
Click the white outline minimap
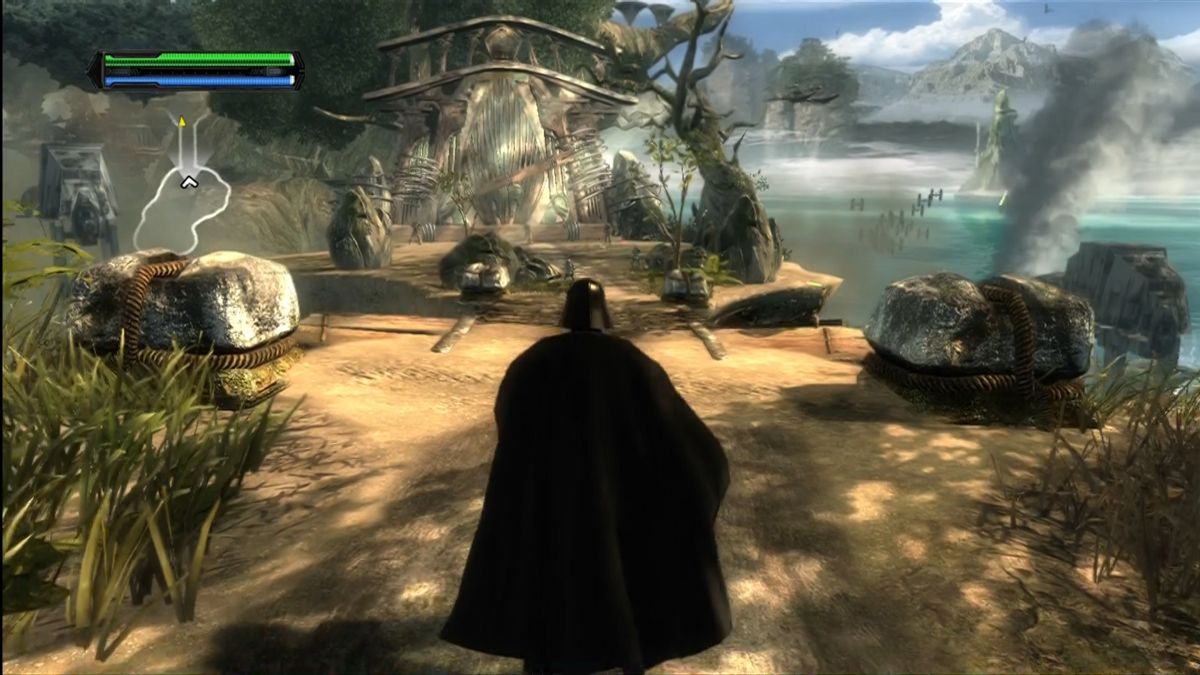click(x=183, y=203)
